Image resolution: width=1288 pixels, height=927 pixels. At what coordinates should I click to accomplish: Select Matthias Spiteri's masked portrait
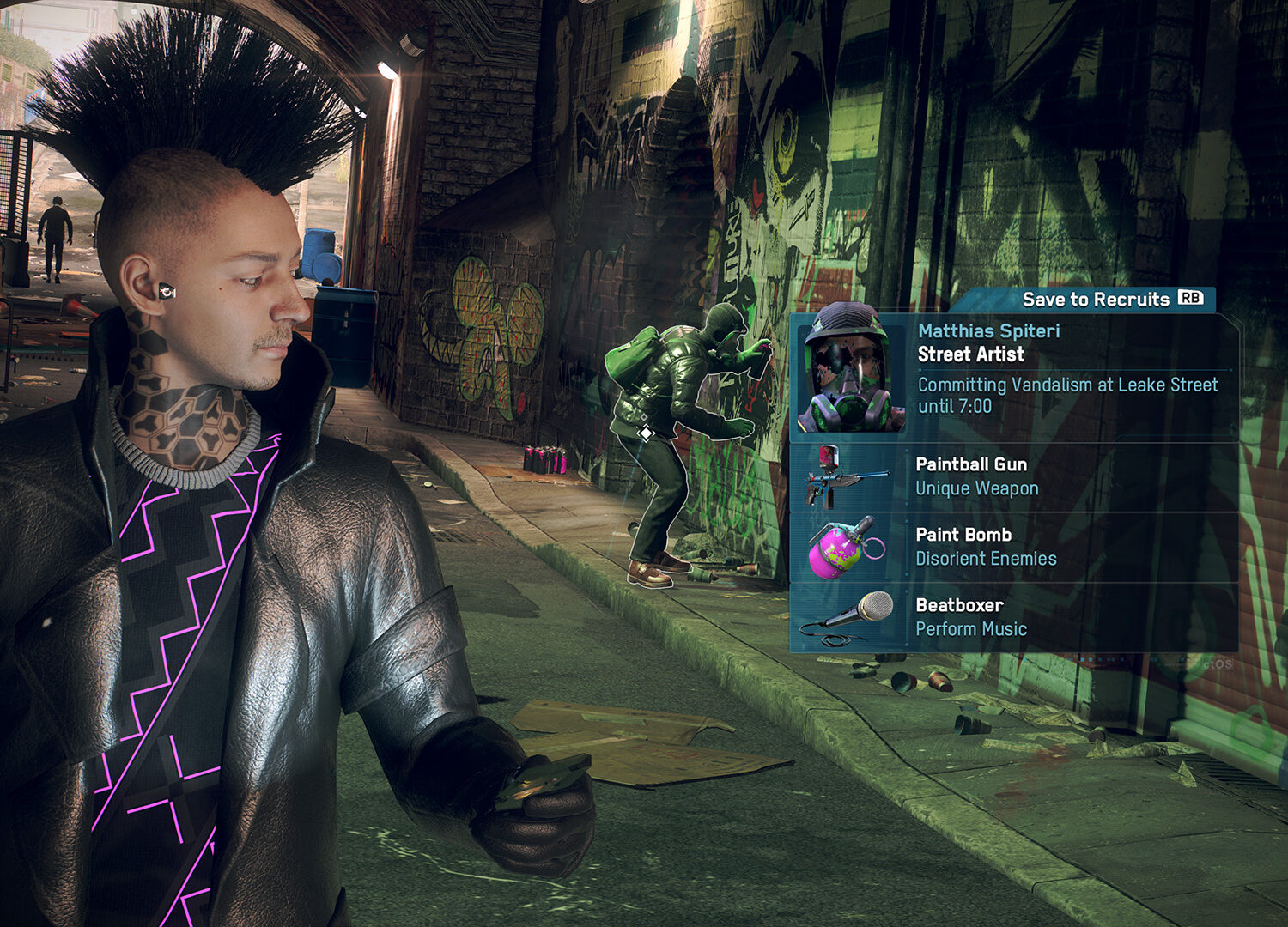pyautogui.click(x=848, y=371)
